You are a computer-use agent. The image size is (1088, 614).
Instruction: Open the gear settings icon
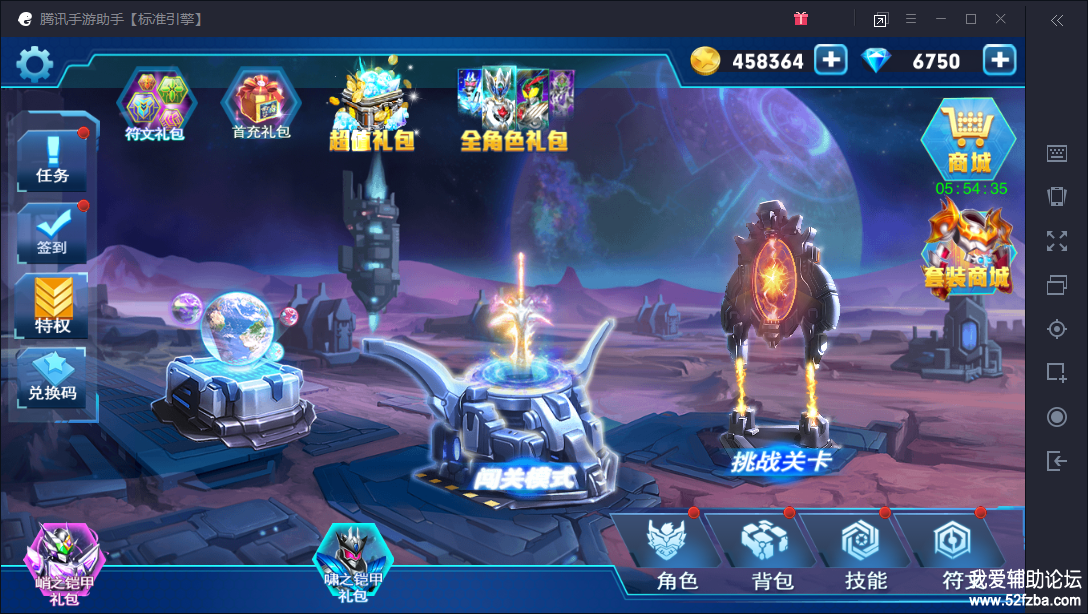[34, 65]
